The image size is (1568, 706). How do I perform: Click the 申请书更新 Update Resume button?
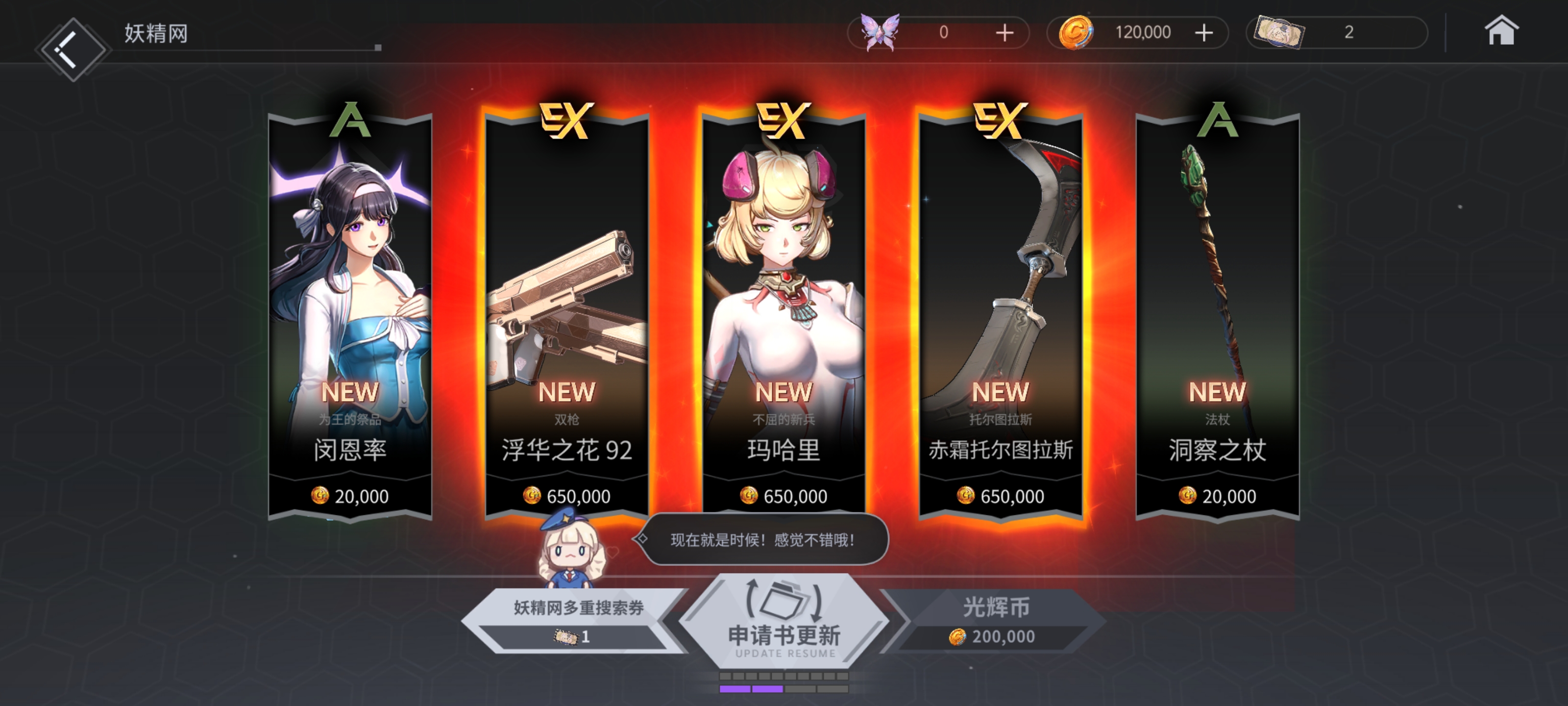(x=784, y=621)
